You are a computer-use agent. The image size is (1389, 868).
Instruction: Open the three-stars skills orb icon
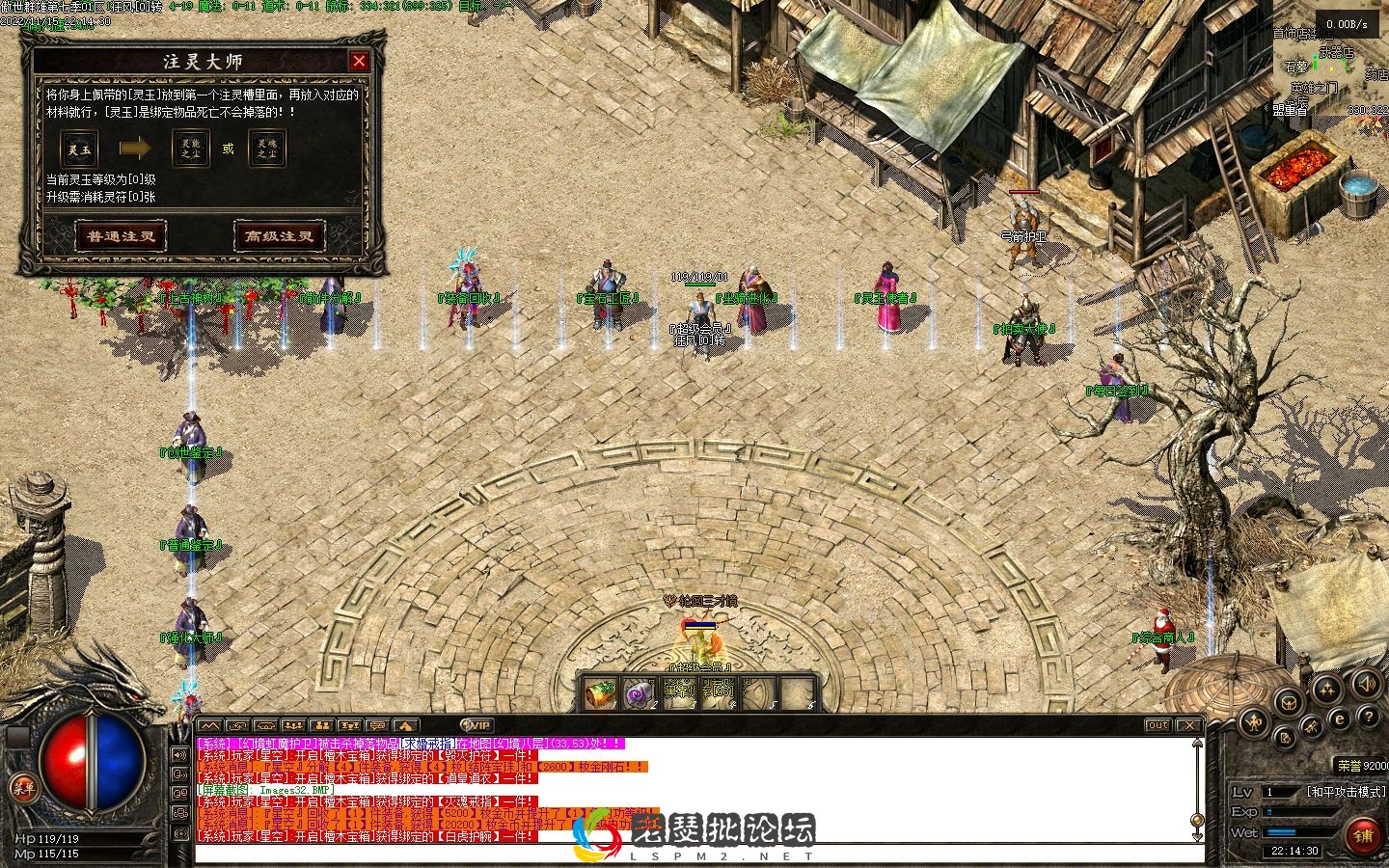[1327, 689]
